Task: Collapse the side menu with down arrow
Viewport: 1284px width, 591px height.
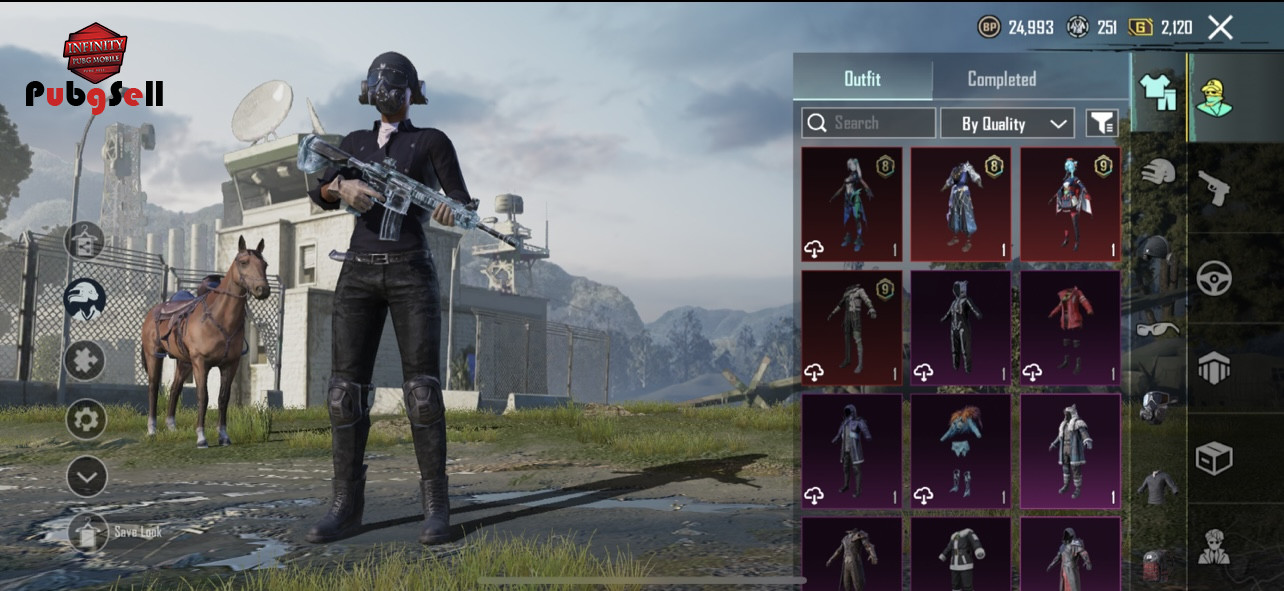Action: [x=86, y=477]
